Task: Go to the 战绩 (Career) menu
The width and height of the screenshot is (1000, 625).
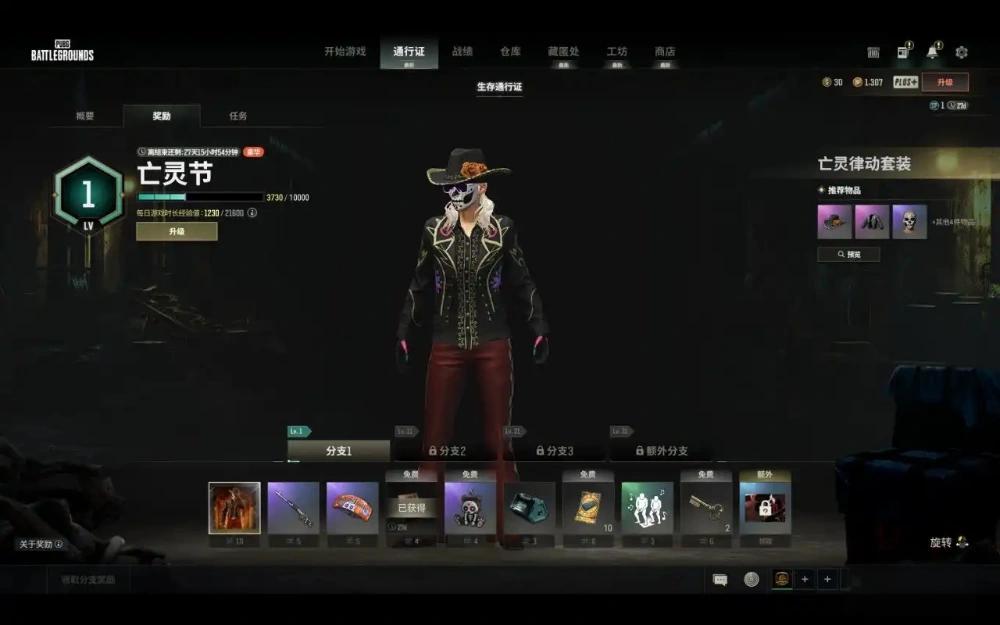Action: (x=462, y=52)
